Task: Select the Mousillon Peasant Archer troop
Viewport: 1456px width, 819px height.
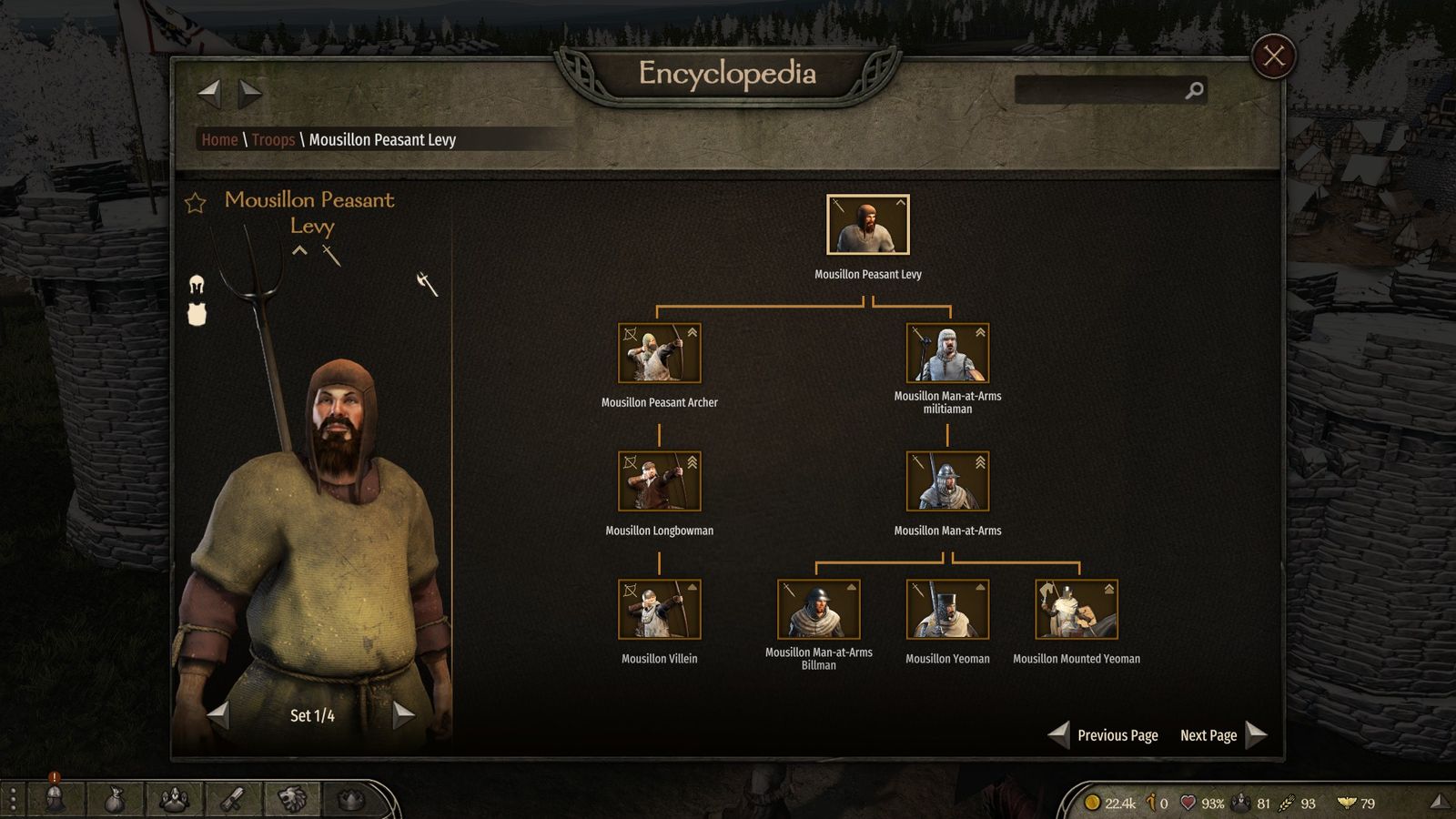Action: click(659, 353)
